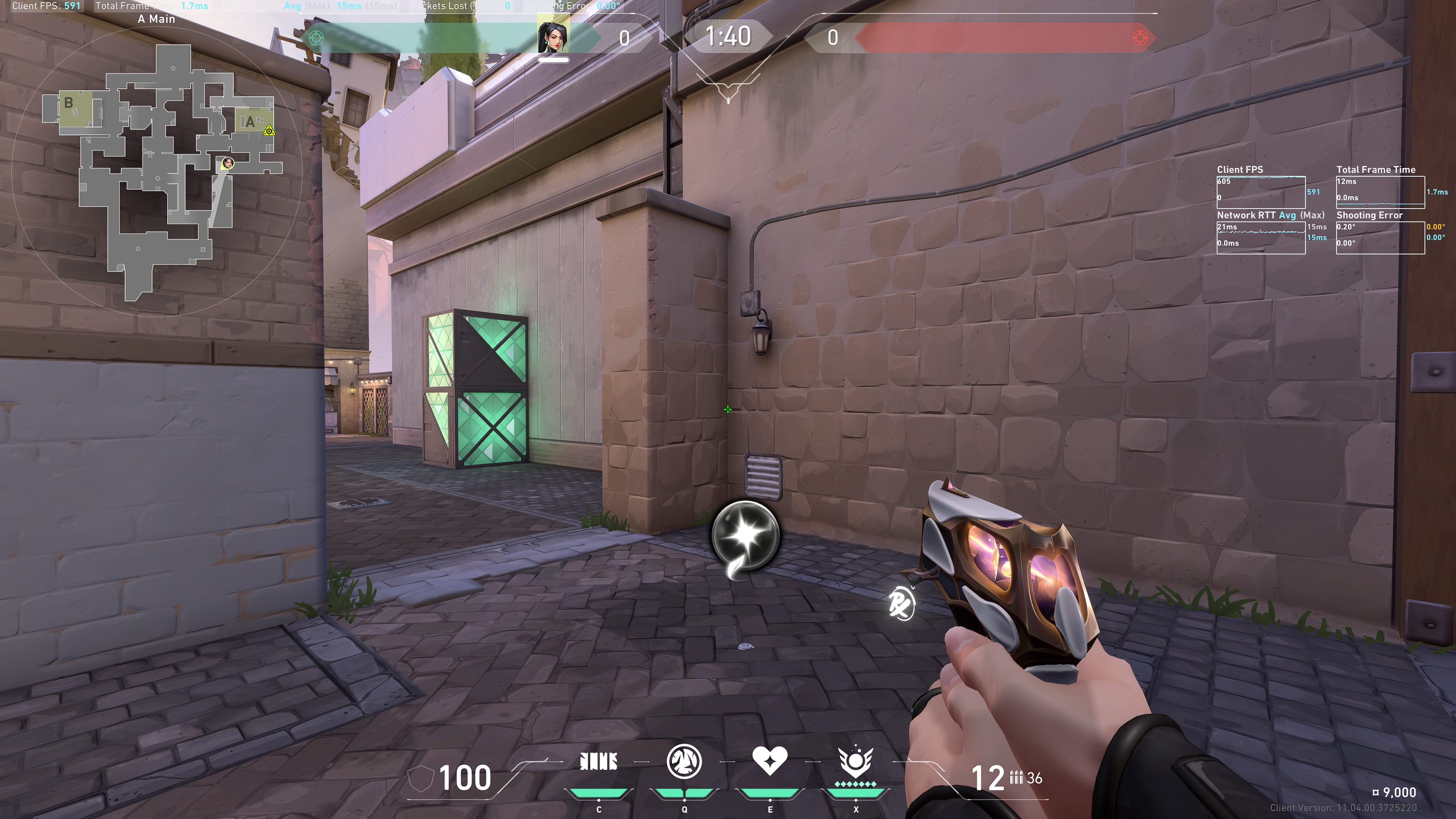Select the A site marker on minimap
1456x819 pixels.
pos(249,121)
